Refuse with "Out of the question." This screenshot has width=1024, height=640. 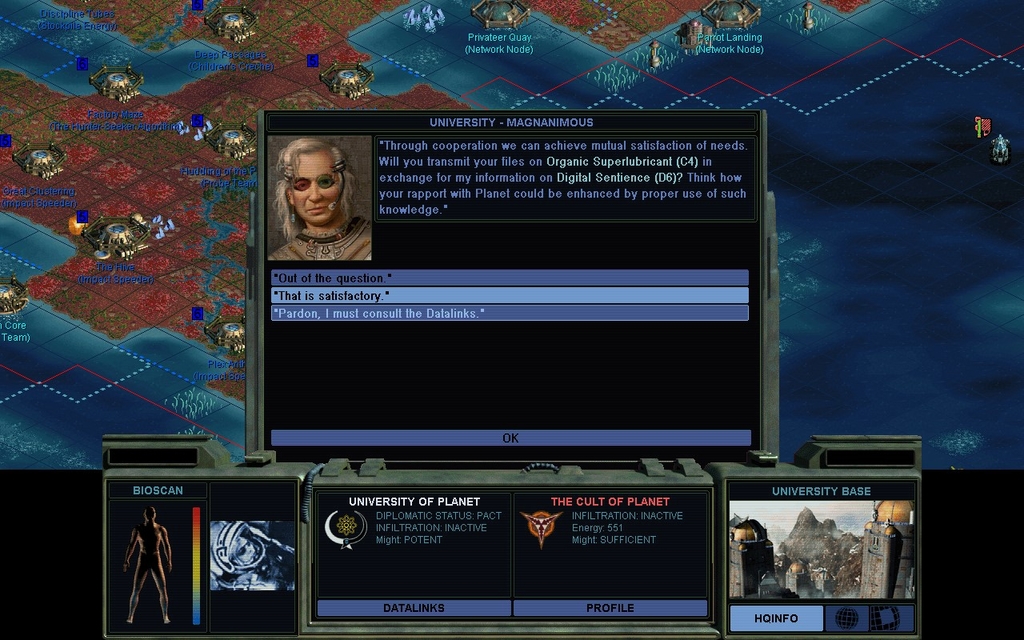tap(509, 278)
